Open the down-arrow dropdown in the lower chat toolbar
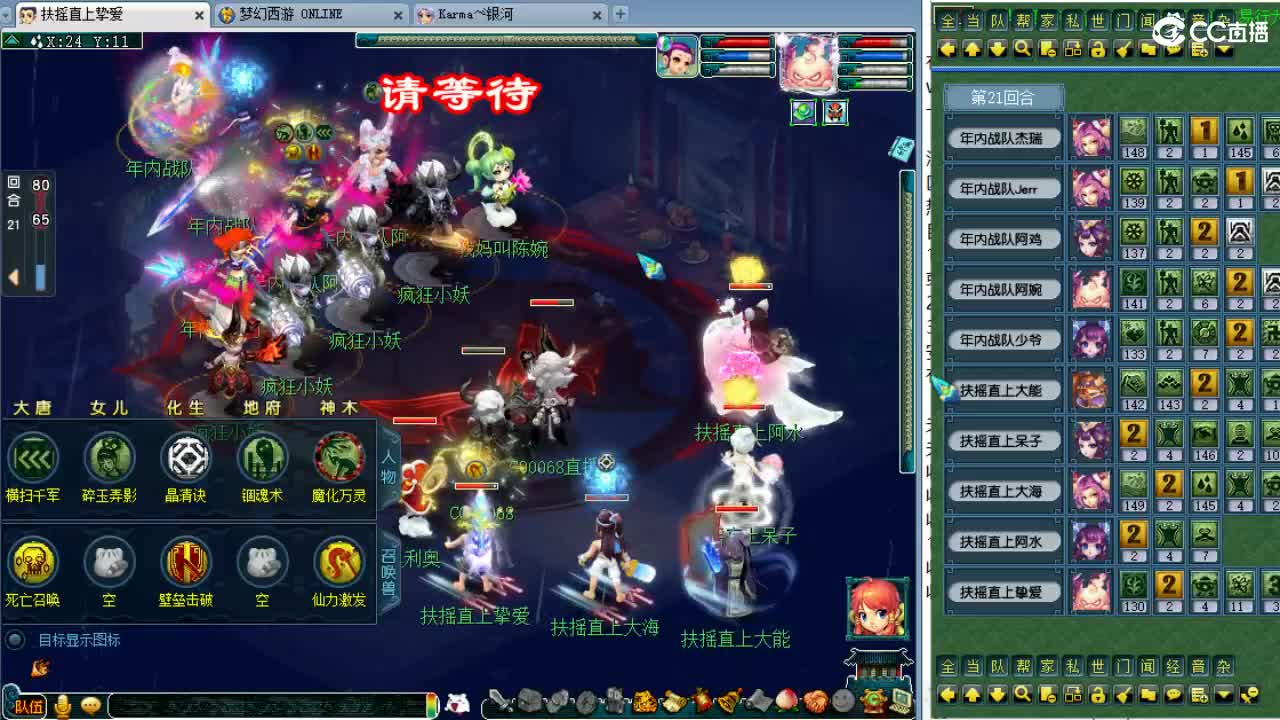The width and height of the screenshot is (1280, 720). tap(1222, 695)
